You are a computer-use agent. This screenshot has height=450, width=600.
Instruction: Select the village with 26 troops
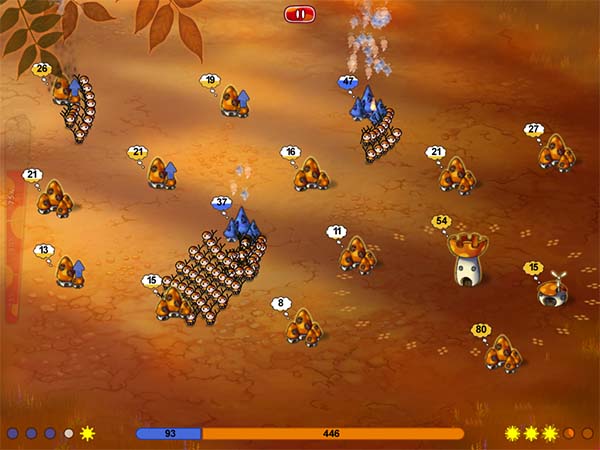pos(68,90)
